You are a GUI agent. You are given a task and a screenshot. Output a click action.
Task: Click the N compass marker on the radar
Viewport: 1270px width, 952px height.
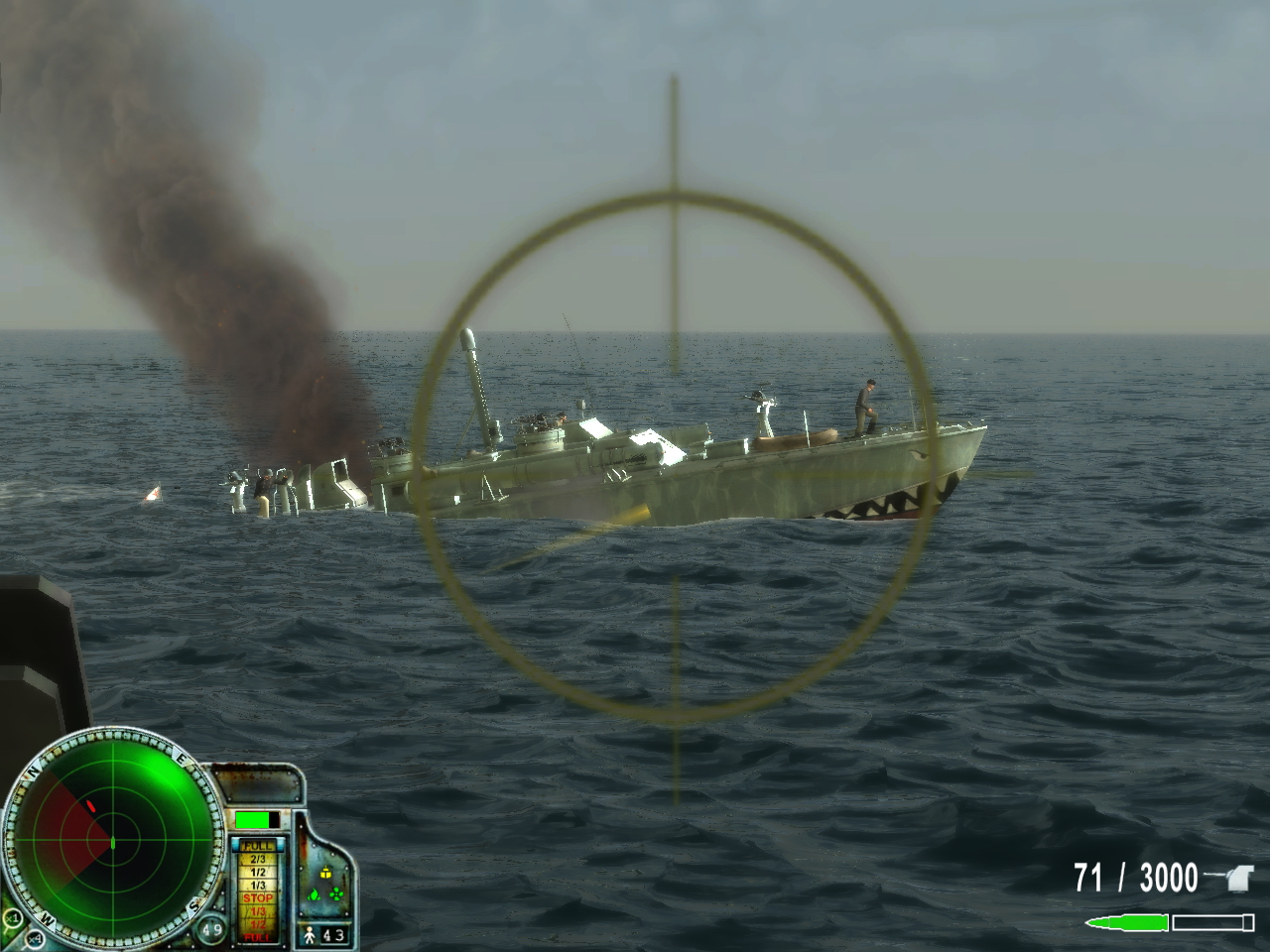pyautogui.click(x=33, y=771)
